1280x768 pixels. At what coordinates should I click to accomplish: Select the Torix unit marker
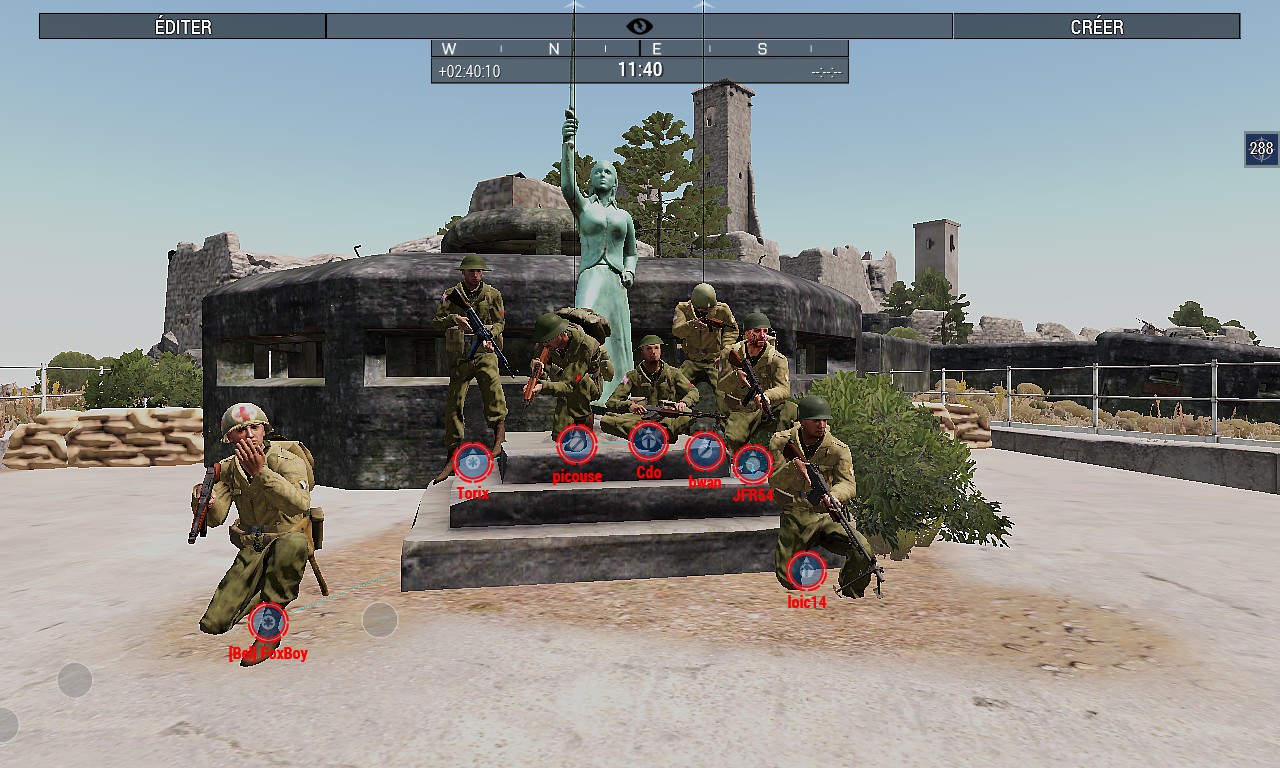[x=473, y=463]
